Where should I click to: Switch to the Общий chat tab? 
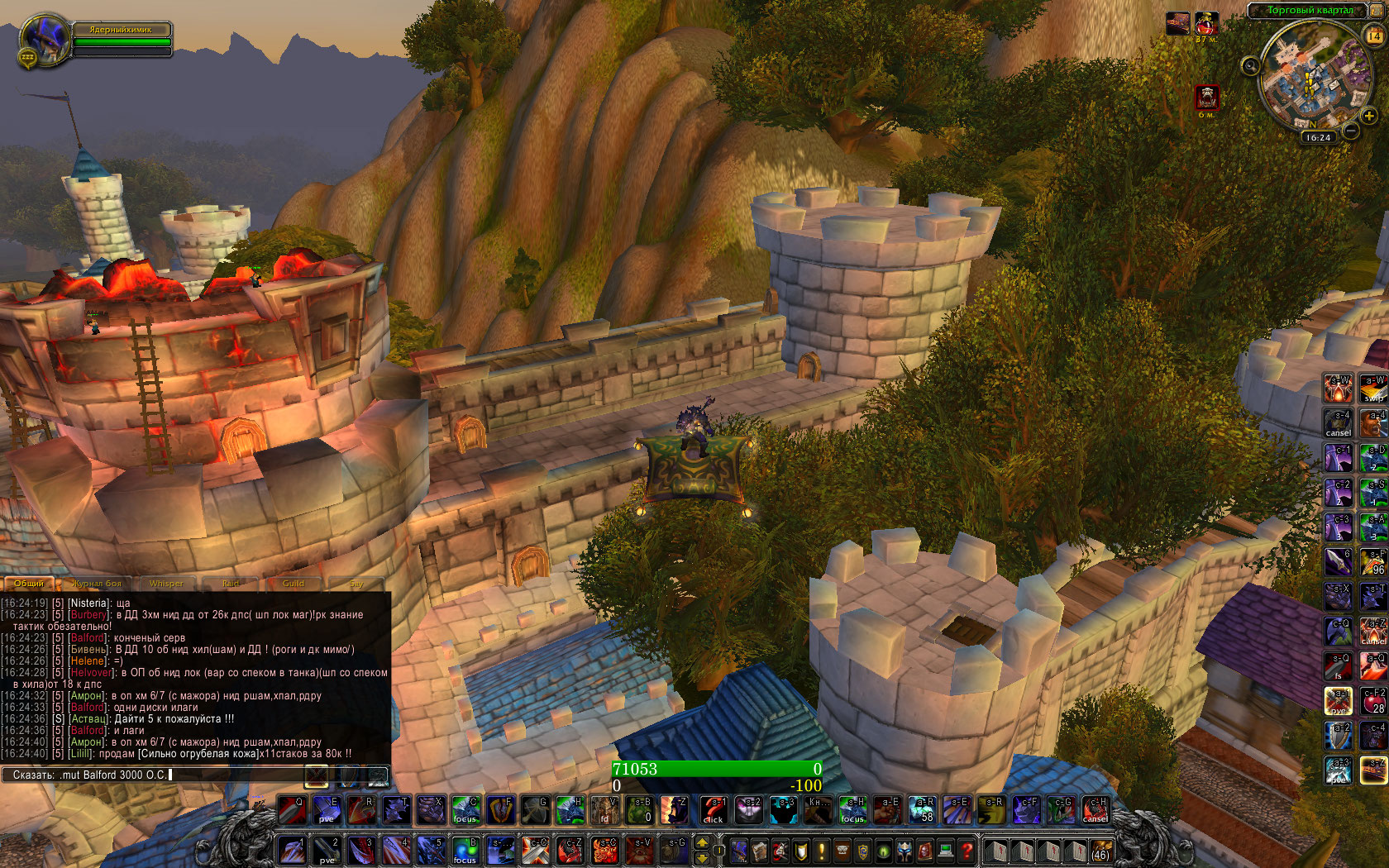[x=28, y=584]
